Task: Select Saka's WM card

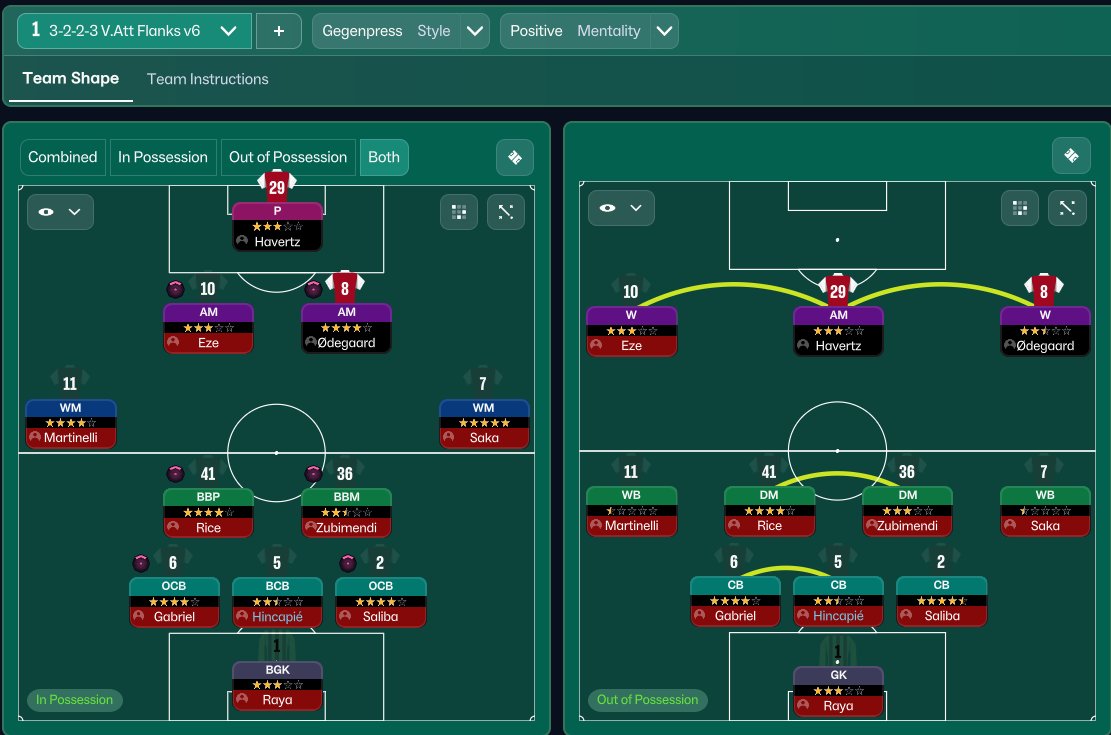Action: [484, 422]
